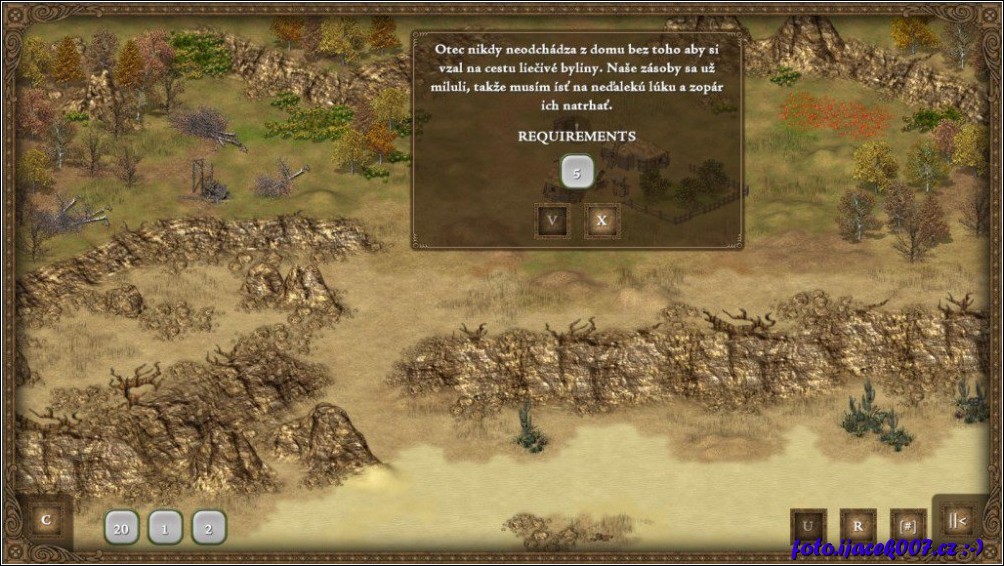Select the stone tile numbered 2

point(209,528)
